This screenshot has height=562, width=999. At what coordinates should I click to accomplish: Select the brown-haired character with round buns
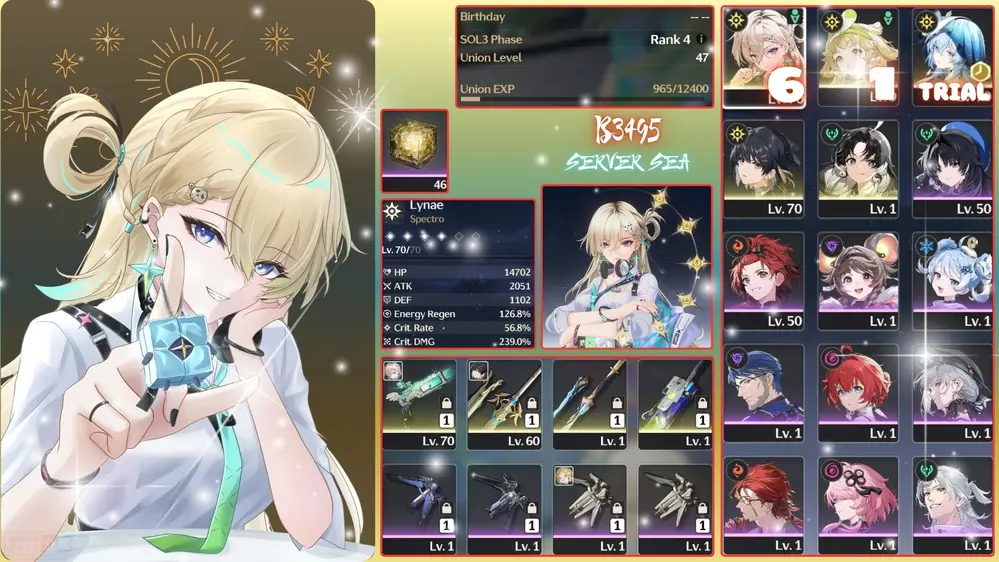tap(858, 281)
